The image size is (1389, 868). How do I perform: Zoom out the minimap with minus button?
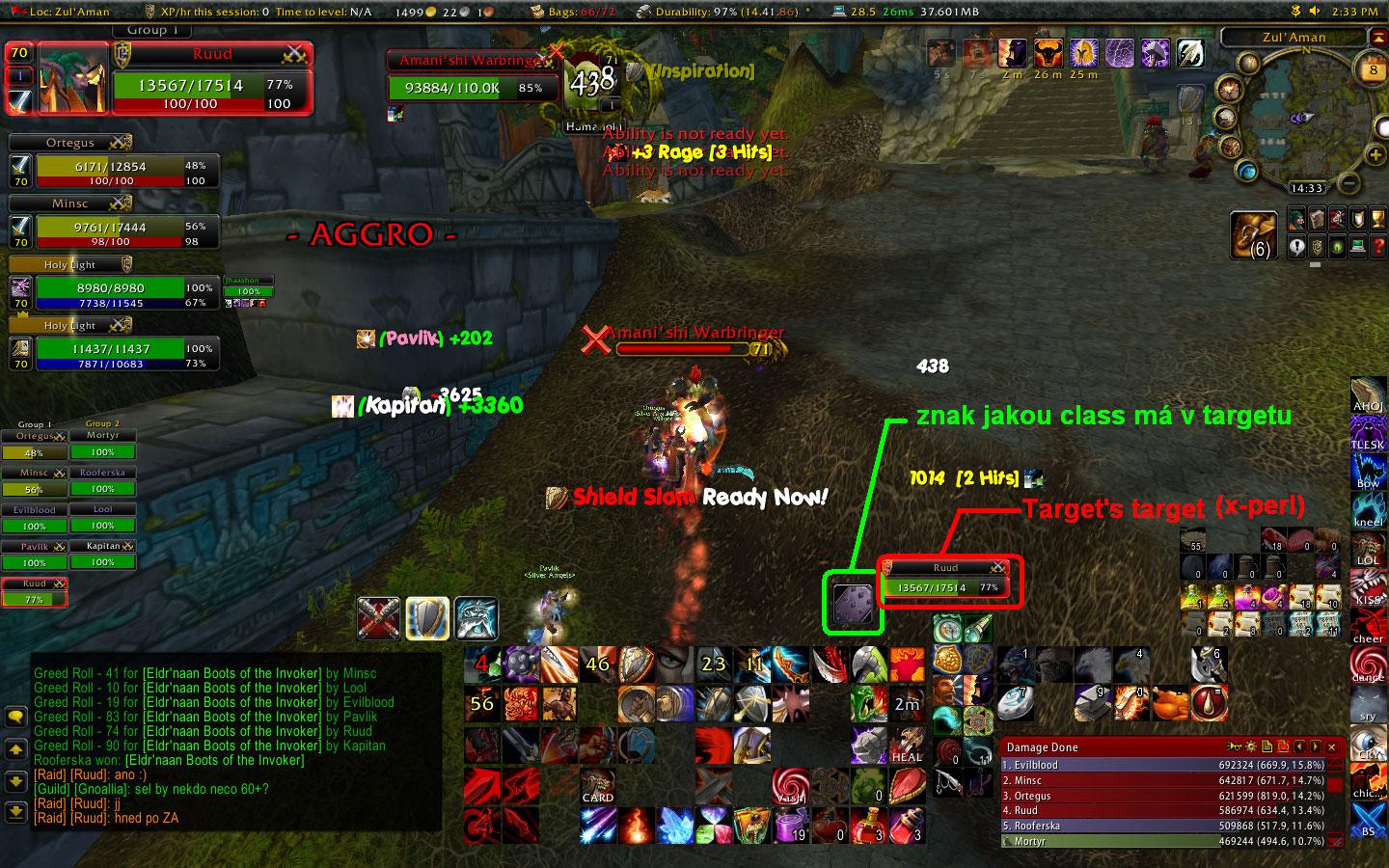[1349, 183]
